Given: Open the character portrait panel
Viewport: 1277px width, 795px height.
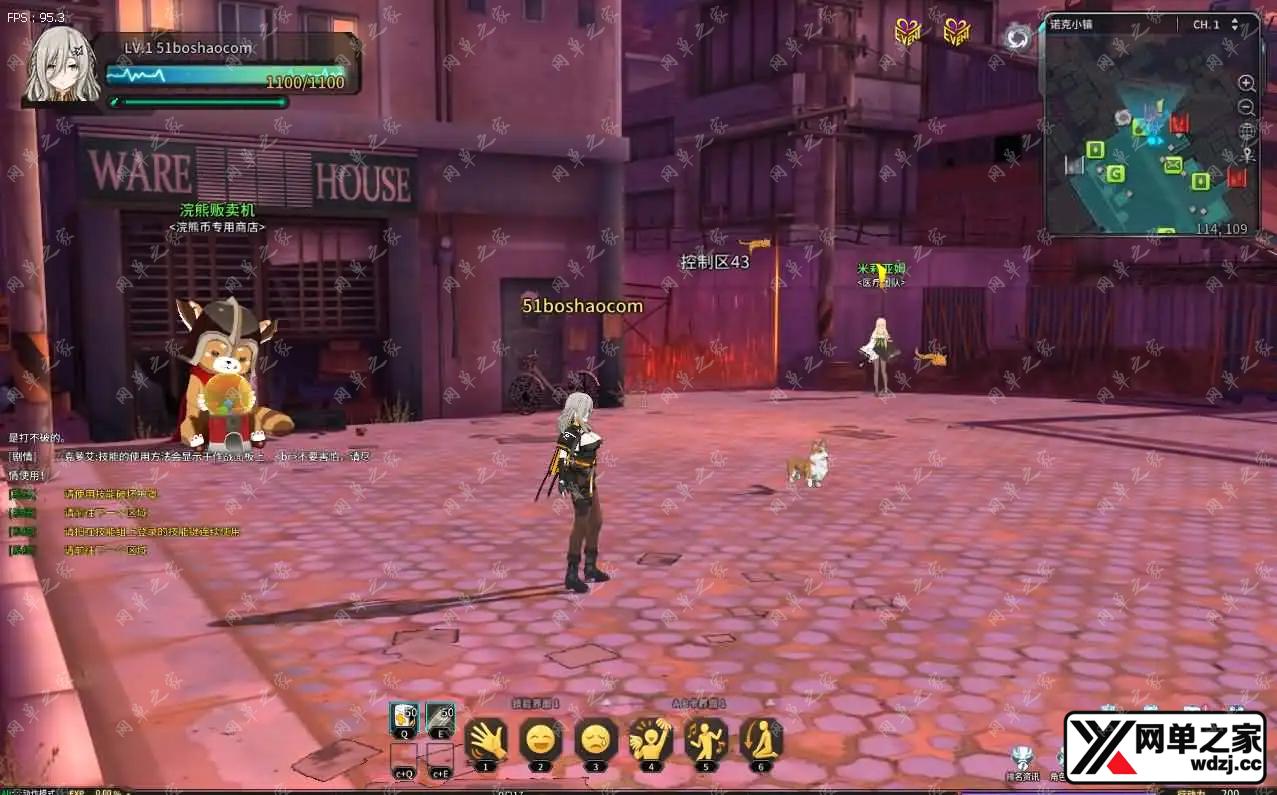Looking at the screenshot, I should (x=62, y=66).
